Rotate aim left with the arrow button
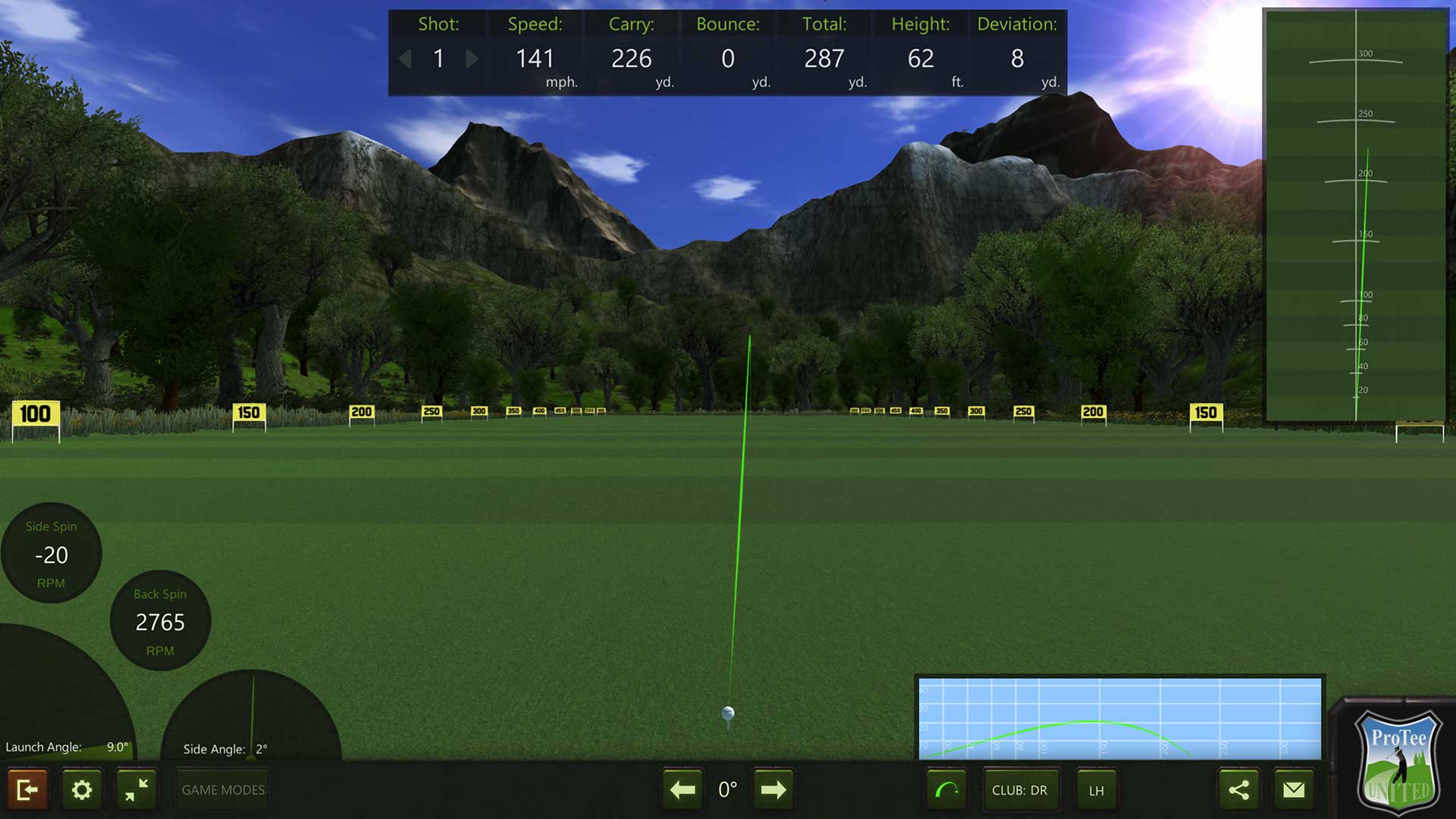 click(x=682, y=790)
